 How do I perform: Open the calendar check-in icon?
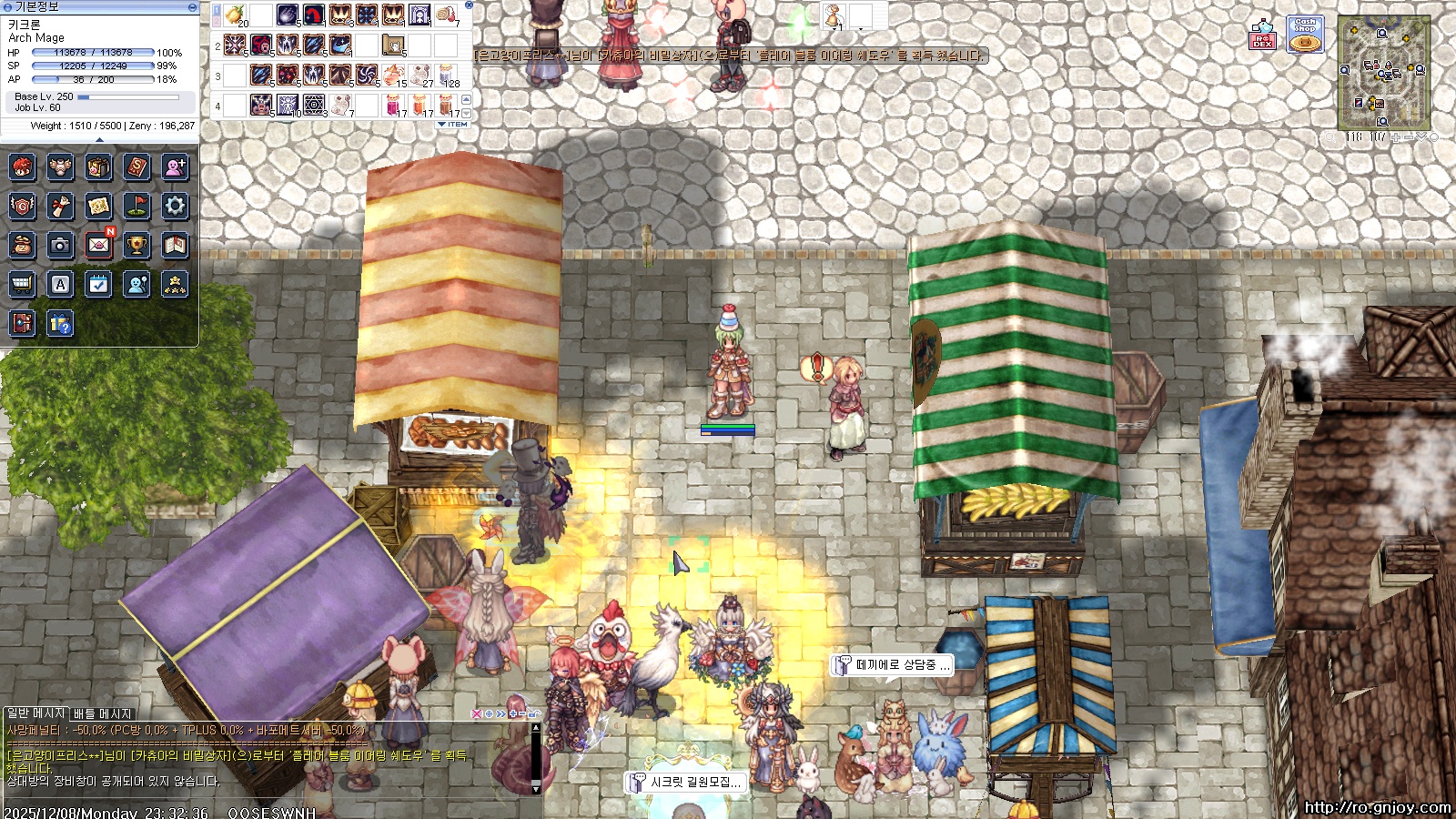[98, 284]
